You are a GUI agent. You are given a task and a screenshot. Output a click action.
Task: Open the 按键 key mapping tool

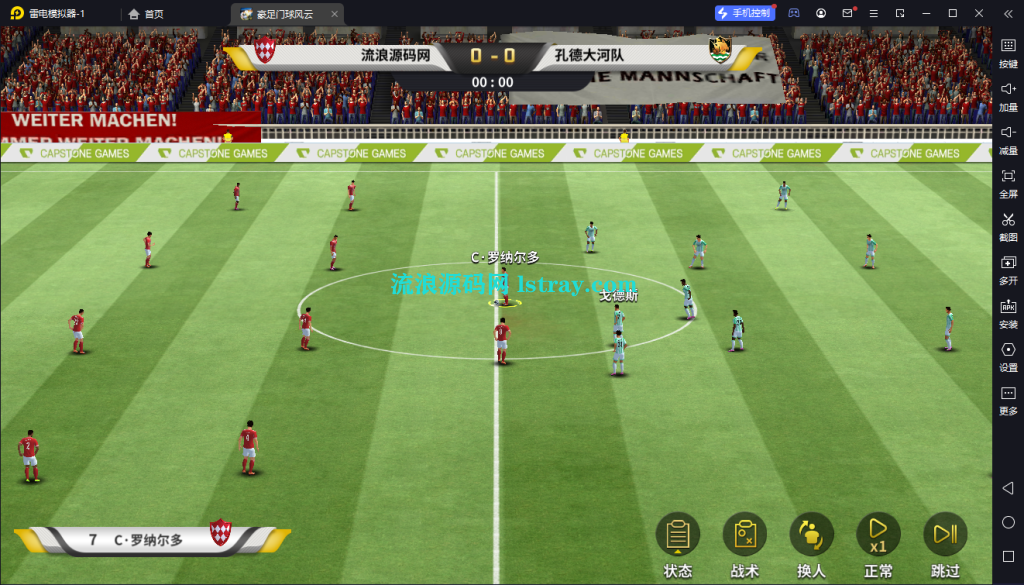click(x=1008, y=51)
